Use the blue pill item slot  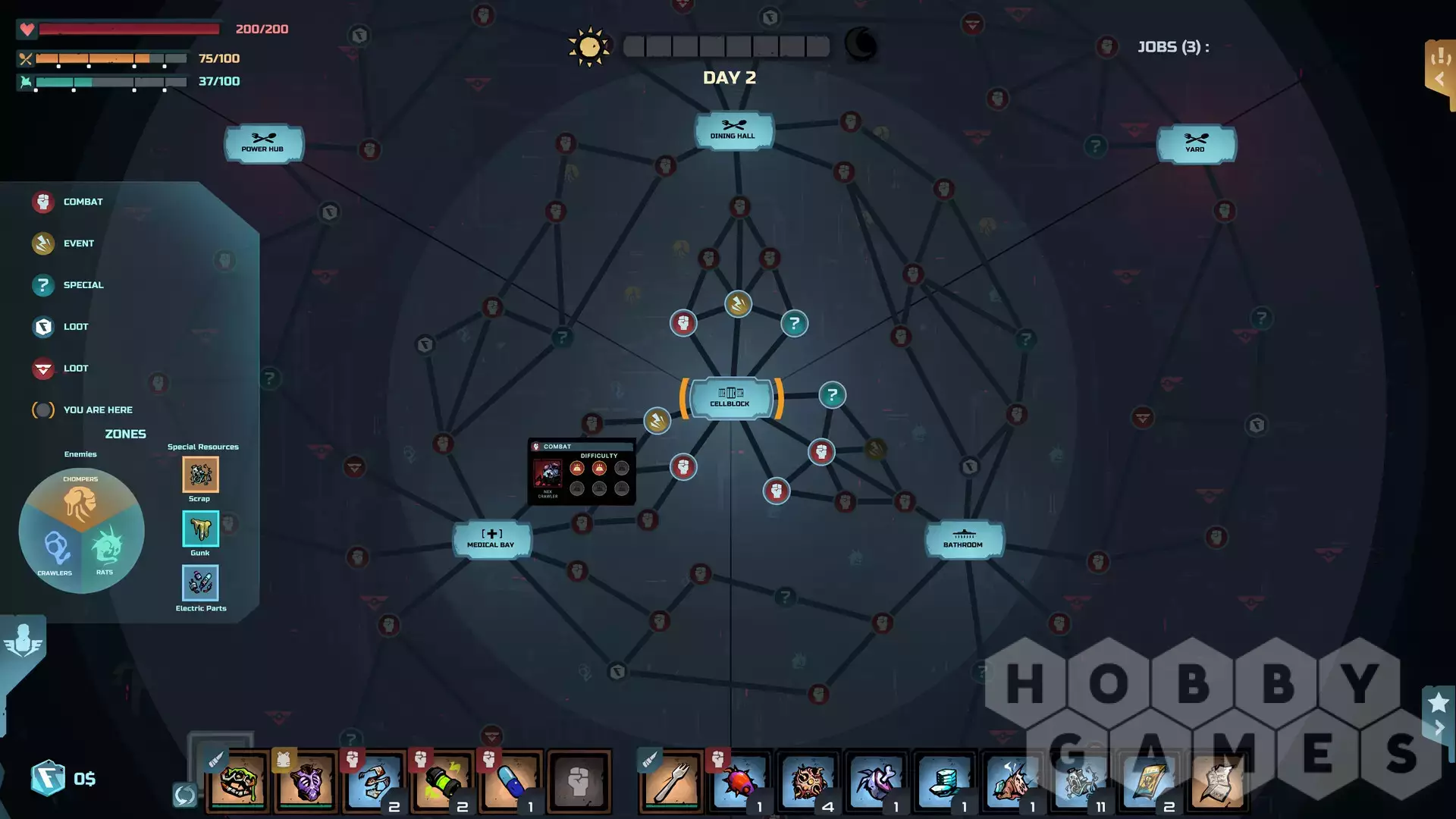[x=510, y=781]
